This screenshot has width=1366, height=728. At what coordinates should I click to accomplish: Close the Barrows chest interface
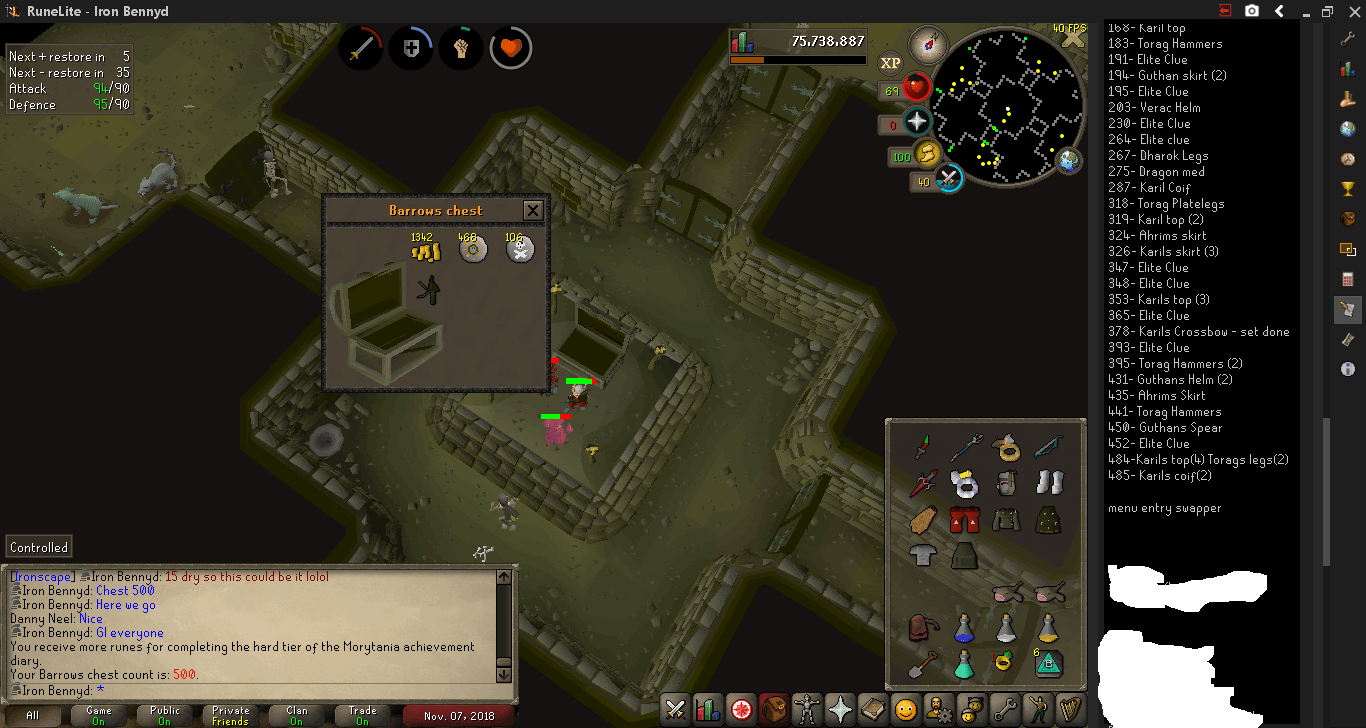(533, 210)
